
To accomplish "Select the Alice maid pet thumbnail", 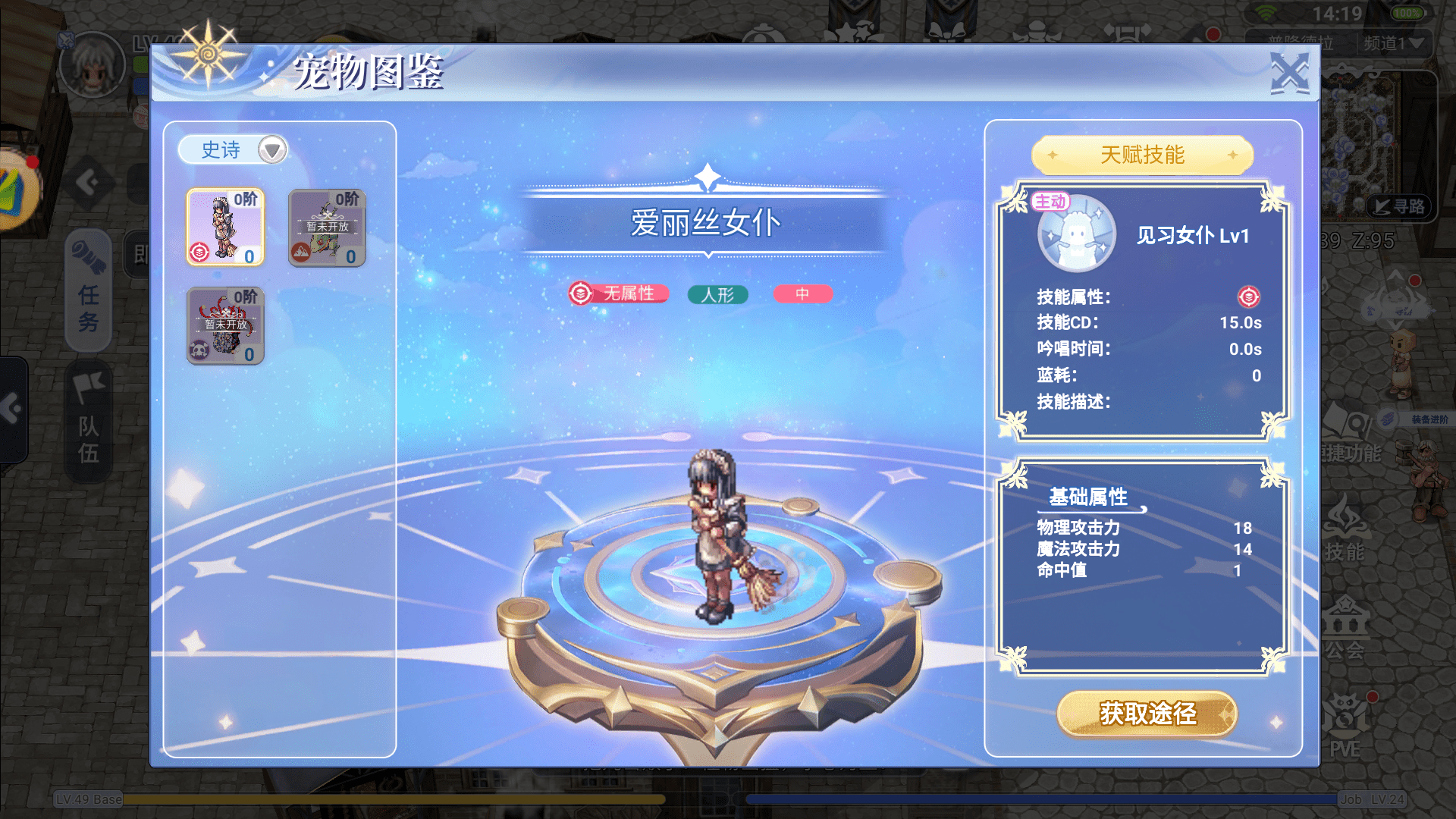I will 225,227.
